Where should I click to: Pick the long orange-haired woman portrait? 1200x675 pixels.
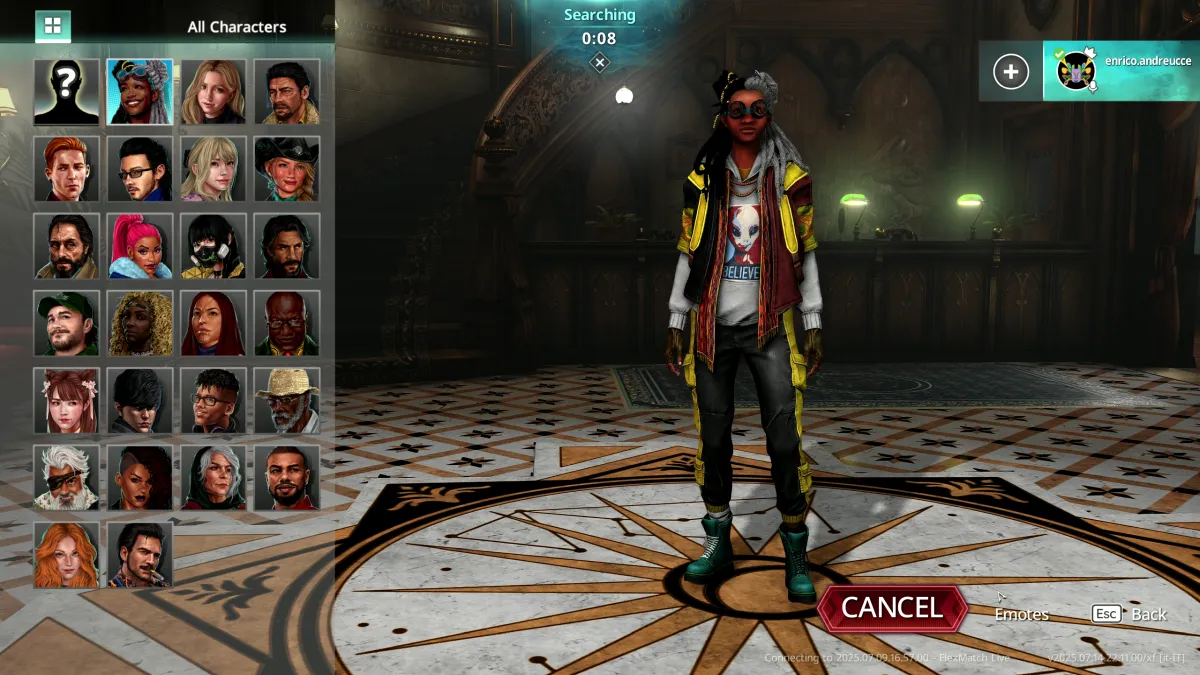pos(66,554)
